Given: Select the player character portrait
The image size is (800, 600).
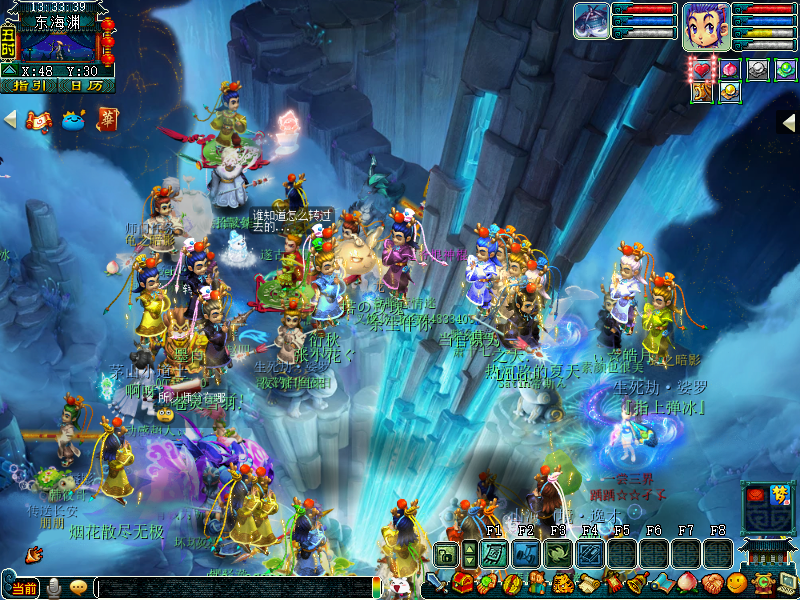Looking at the screenshot, I should click(x=706, y=25).
